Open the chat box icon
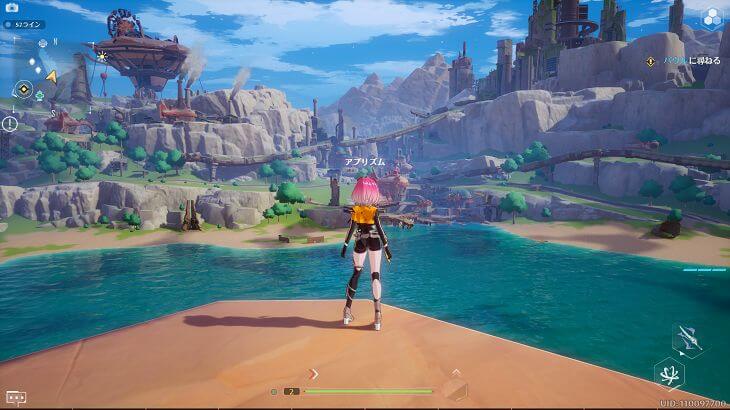 14,396
